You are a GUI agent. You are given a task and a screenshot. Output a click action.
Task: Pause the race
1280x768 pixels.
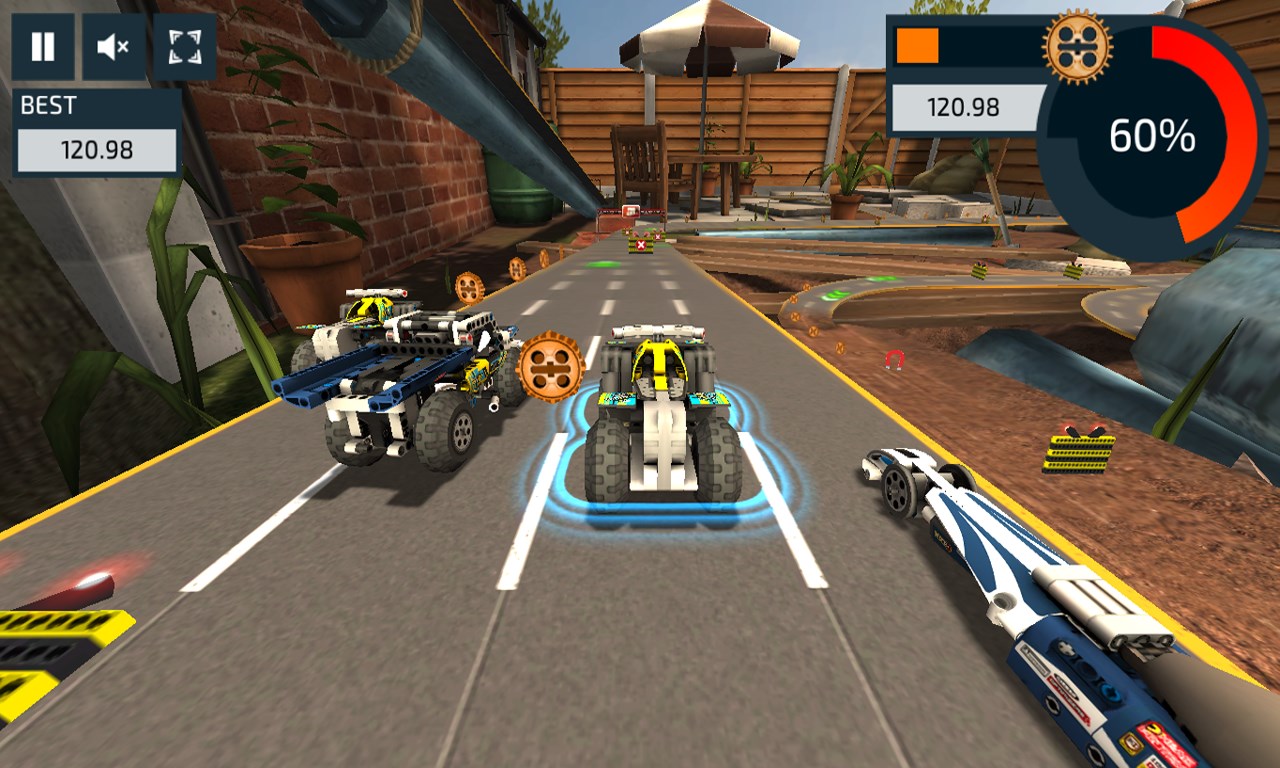point(42,44)
